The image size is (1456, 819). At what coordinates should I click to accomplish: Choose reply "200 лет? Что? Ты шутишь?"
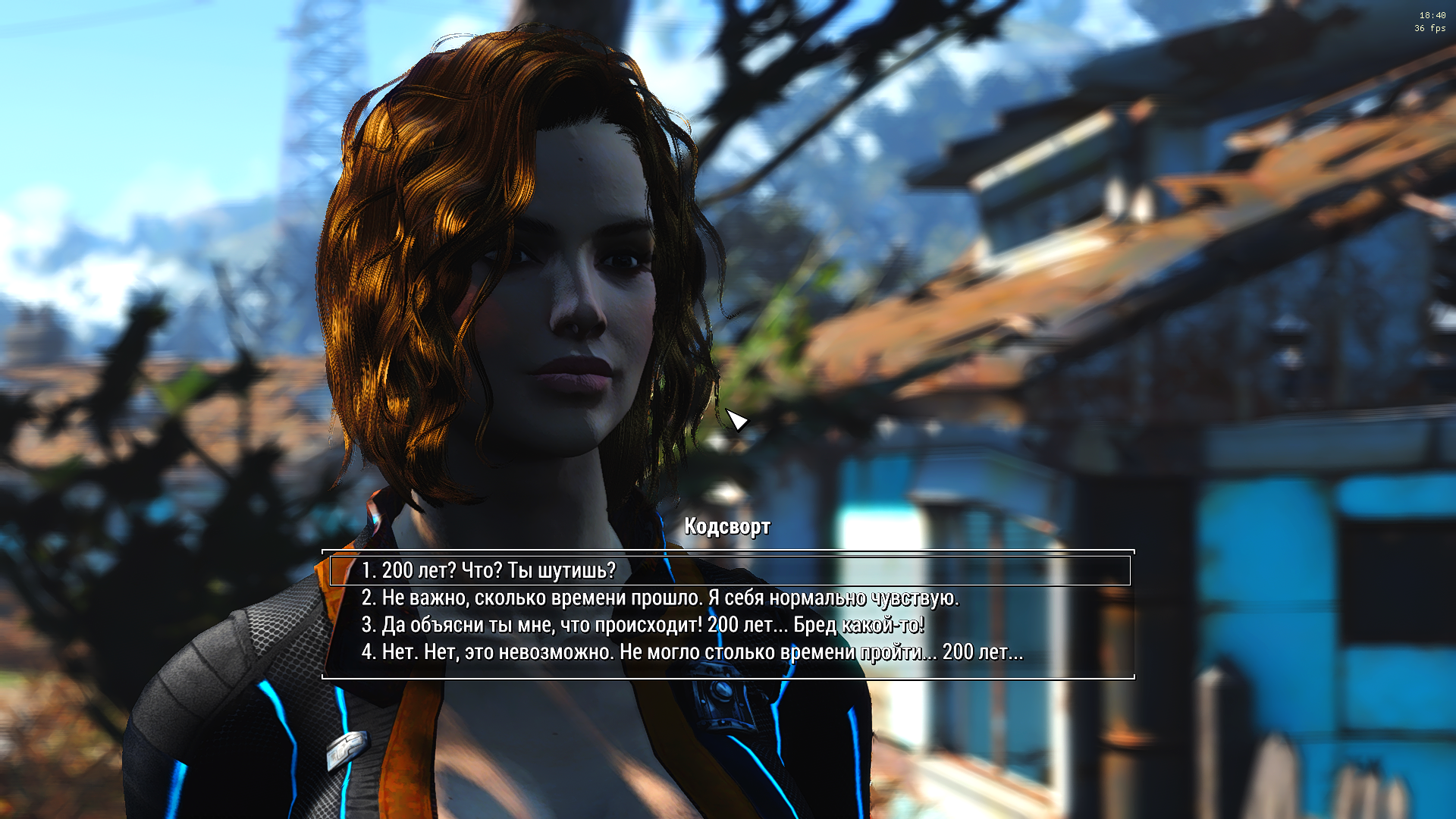[488, 570]
